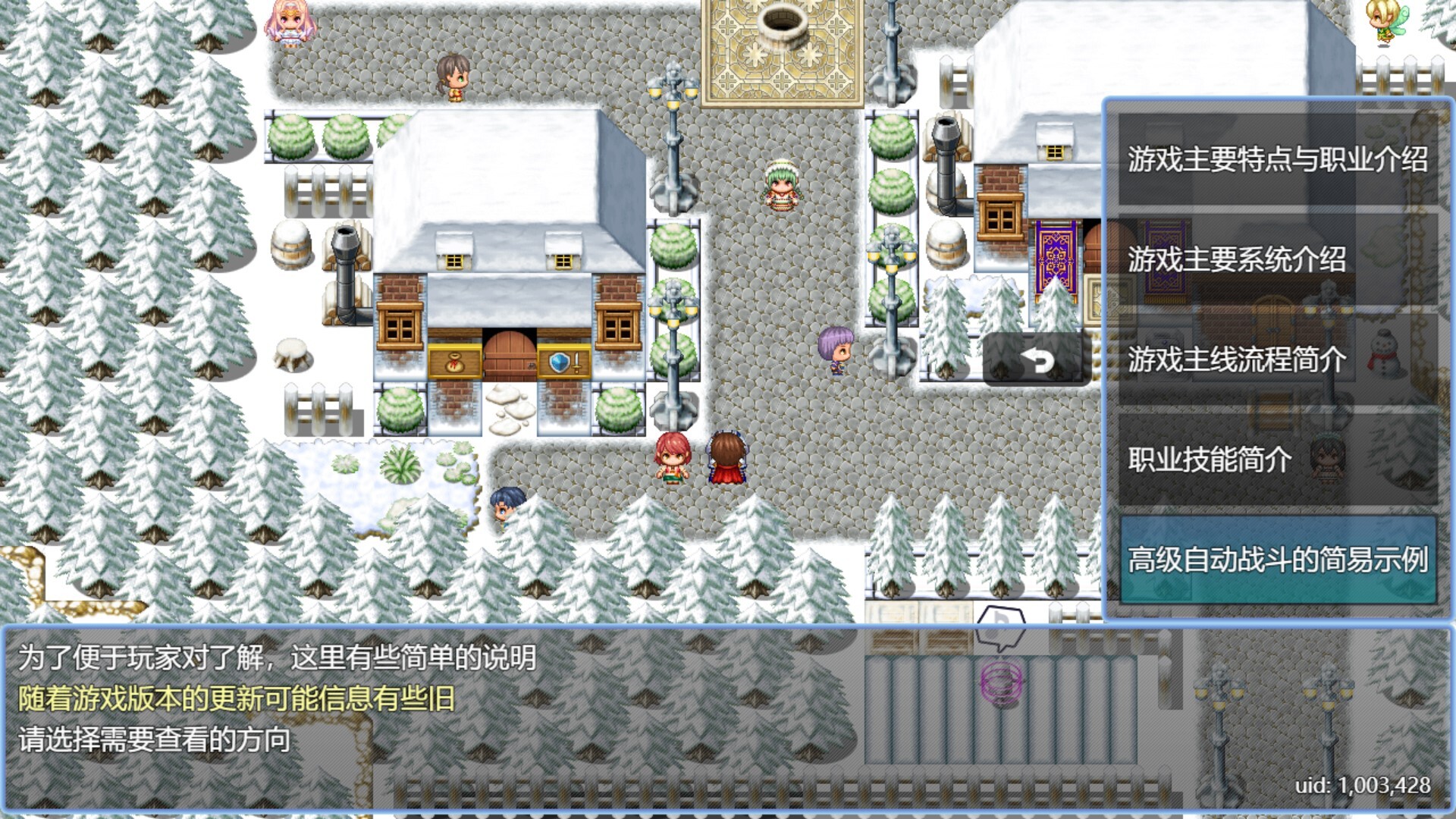The height and width of the screenshot is (819, 1456).
Task: Click the shield and sword armory sign
Action: tap(563, 362)
